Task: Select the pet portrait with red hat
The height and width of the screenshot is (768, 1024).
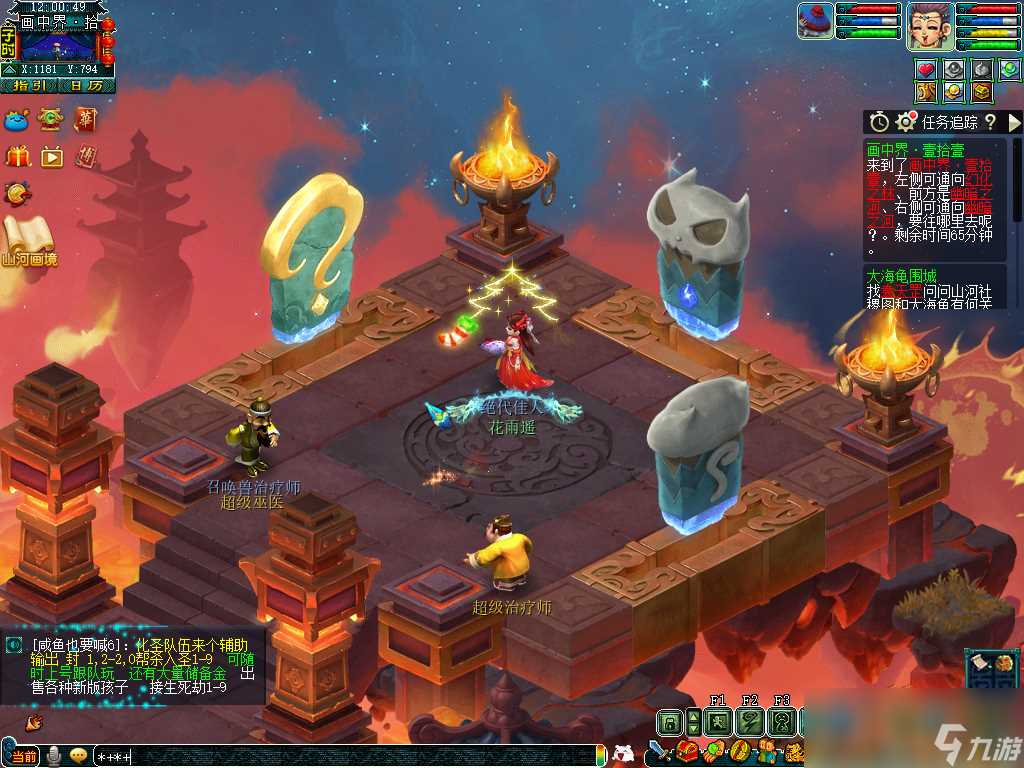Action: tap(815, 21)
